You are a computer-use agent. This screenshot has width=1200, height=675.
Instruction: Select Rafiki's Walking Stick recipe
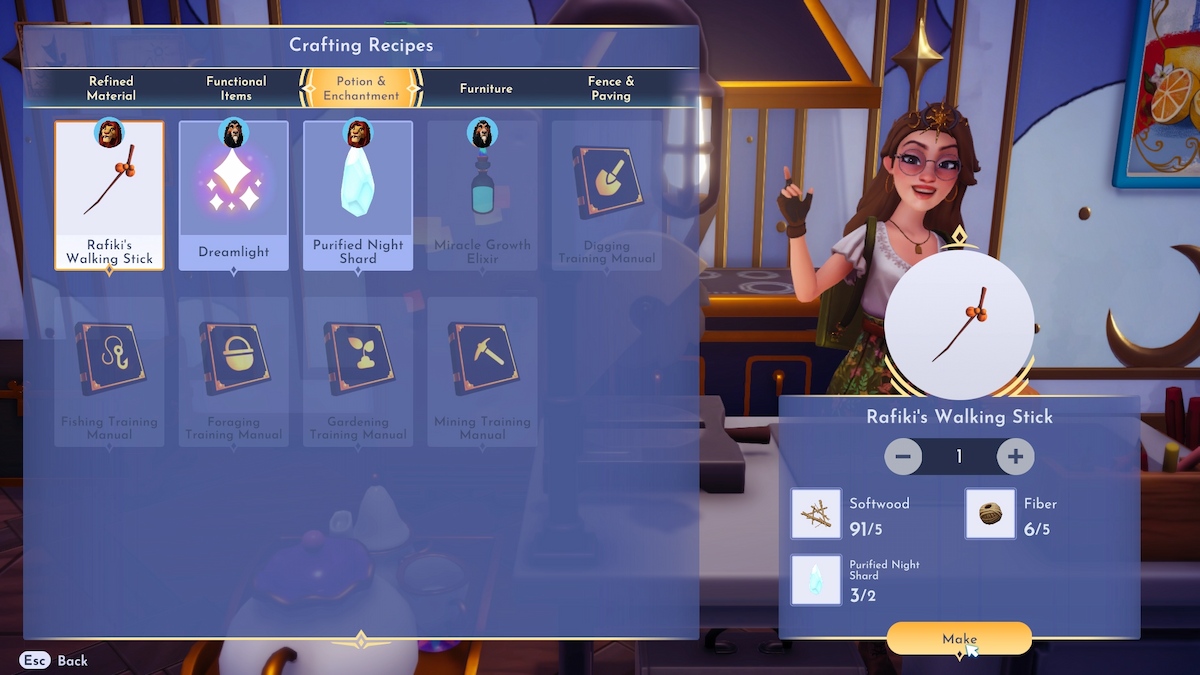coord(110,196)
